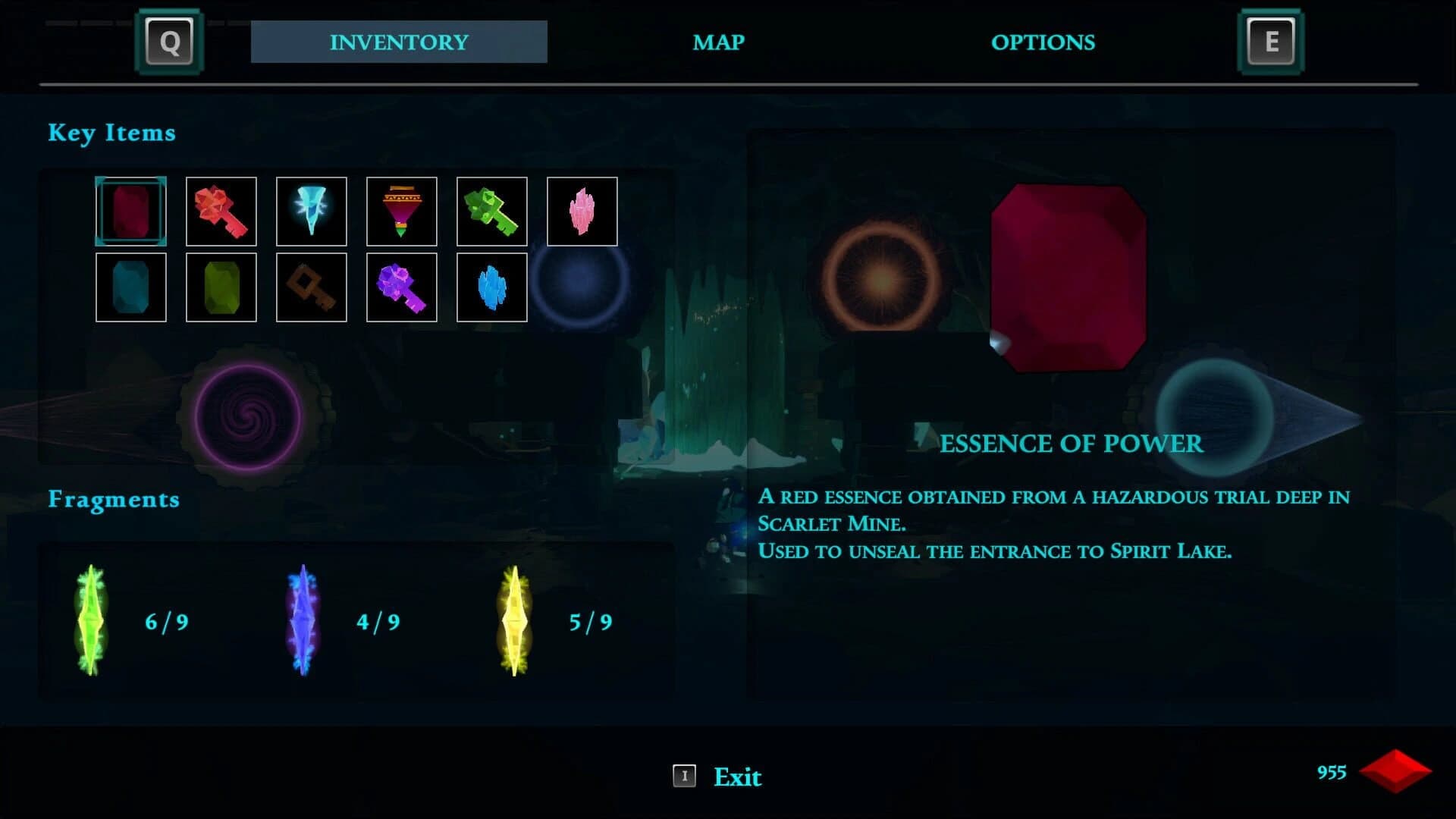Select the spinning top artifact
Screen dimensions: 1456x819
click(401, 212)
